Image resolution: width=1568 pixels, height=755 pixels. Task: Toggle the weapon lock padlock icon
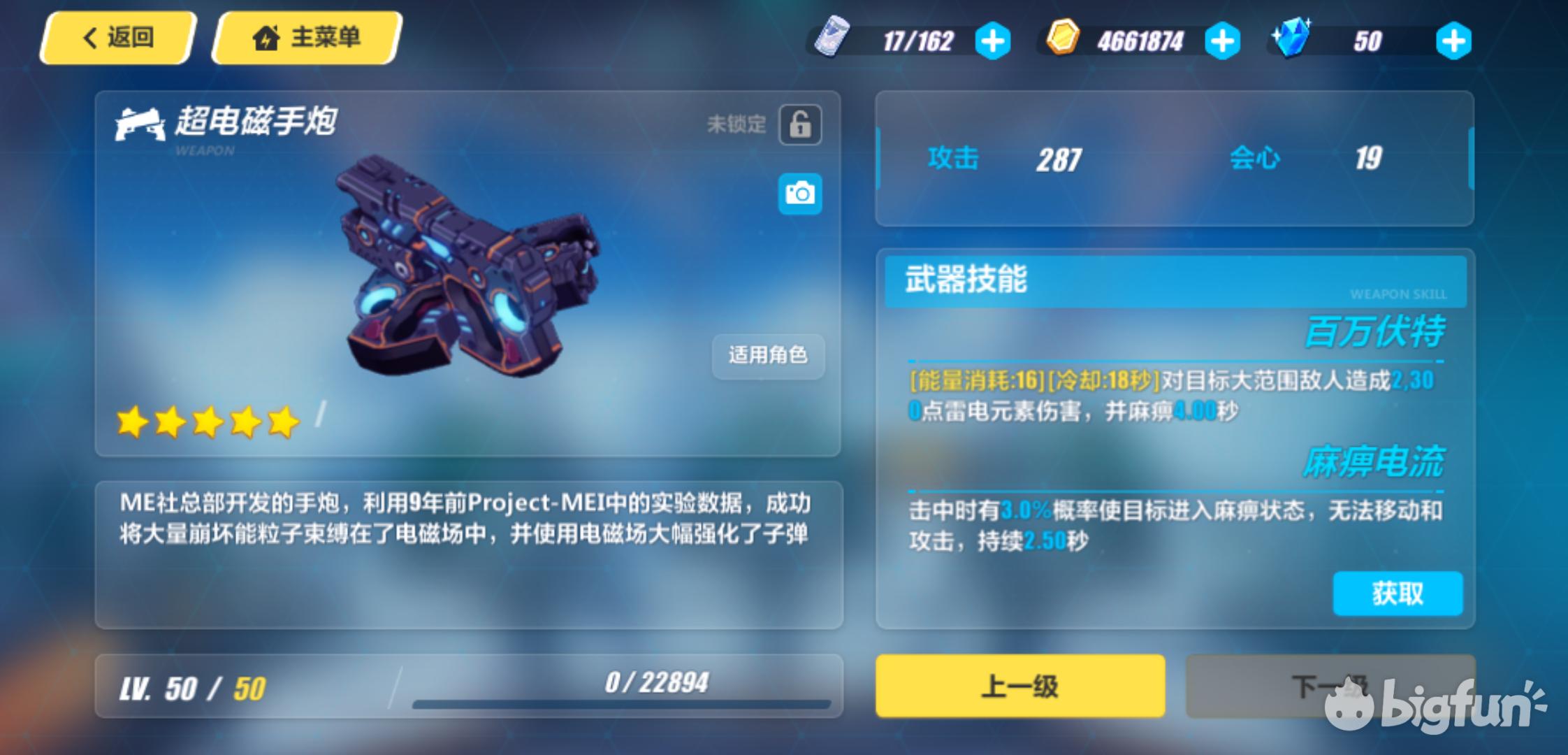click(800, 125)
